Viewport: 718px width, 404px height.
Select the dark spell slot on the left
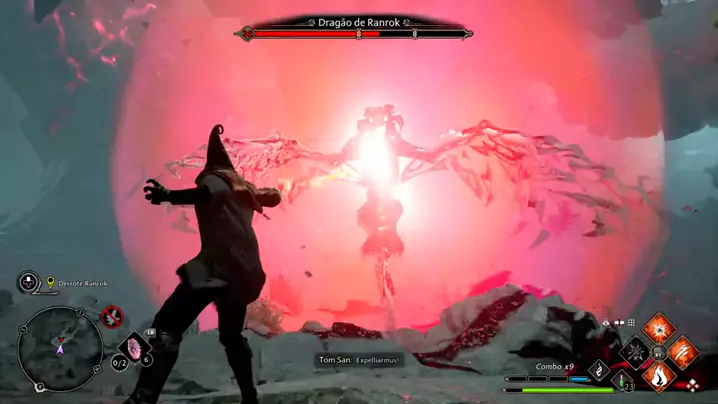pos(634,351)
